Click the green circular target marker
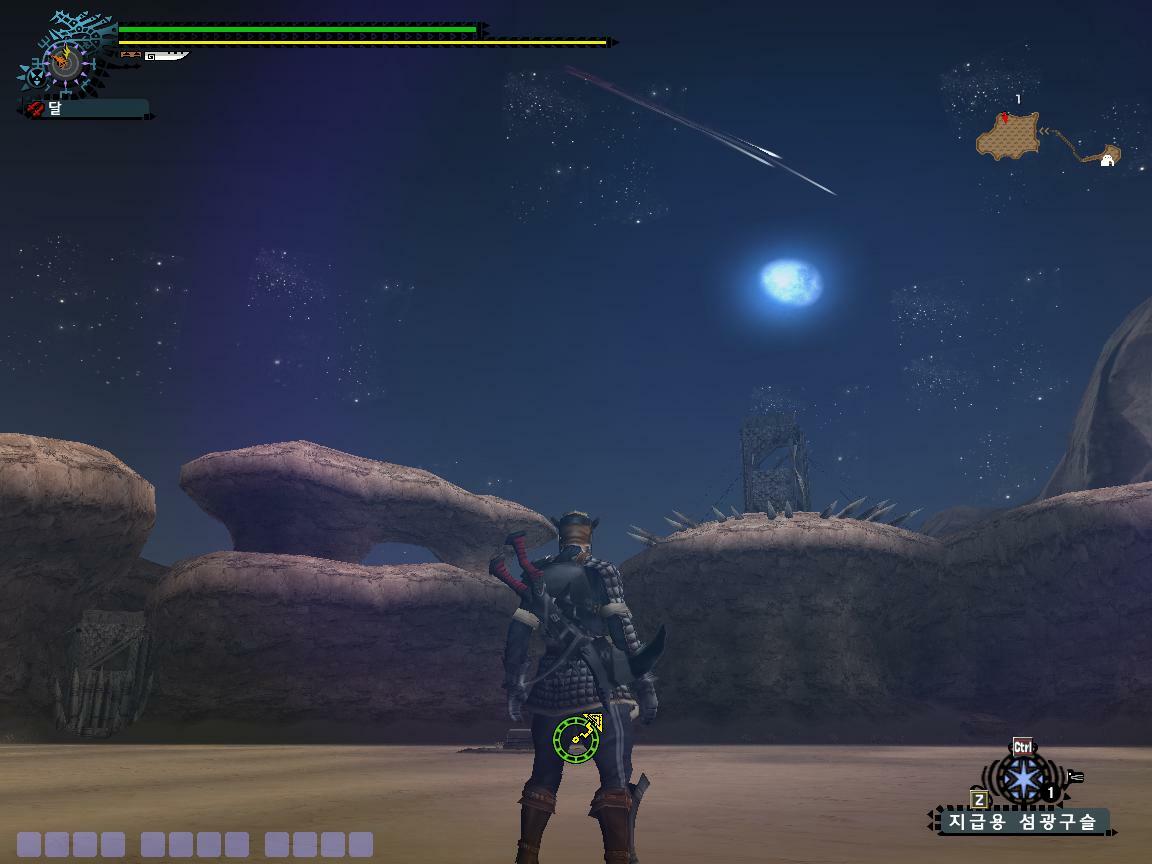This screenshot has width=1152, height=864. (575, 739)
